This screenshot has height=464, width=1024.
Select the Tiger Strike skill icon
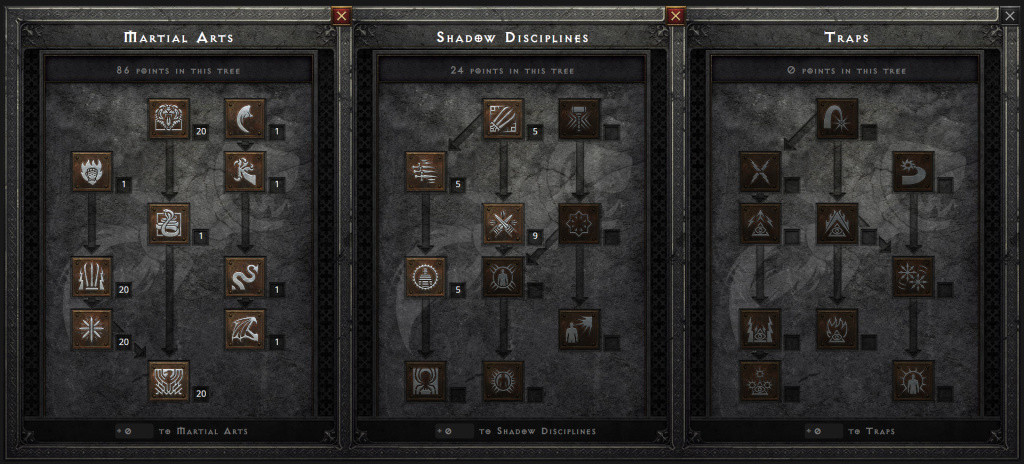168,119
